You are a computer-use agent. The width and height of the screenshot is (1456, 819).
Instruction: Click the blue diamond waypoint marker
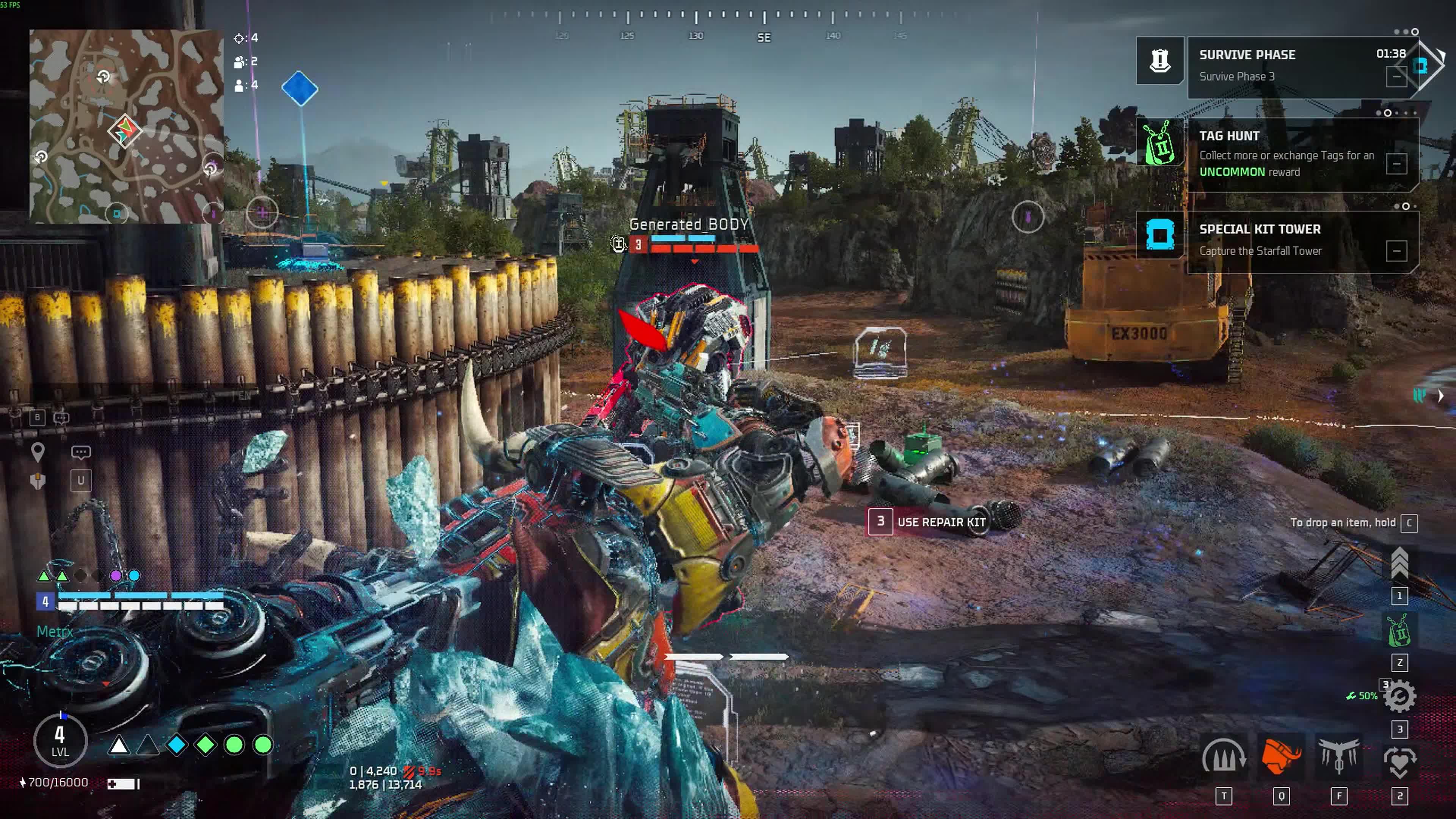(300, 89)
